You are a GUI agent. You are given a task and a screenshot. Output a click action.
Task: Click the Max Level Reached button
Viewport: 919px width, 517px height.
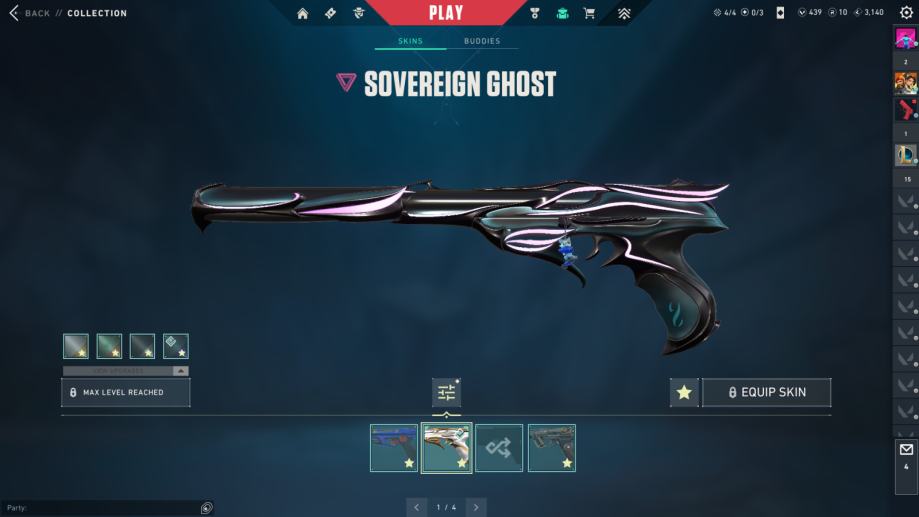point(125,392)
